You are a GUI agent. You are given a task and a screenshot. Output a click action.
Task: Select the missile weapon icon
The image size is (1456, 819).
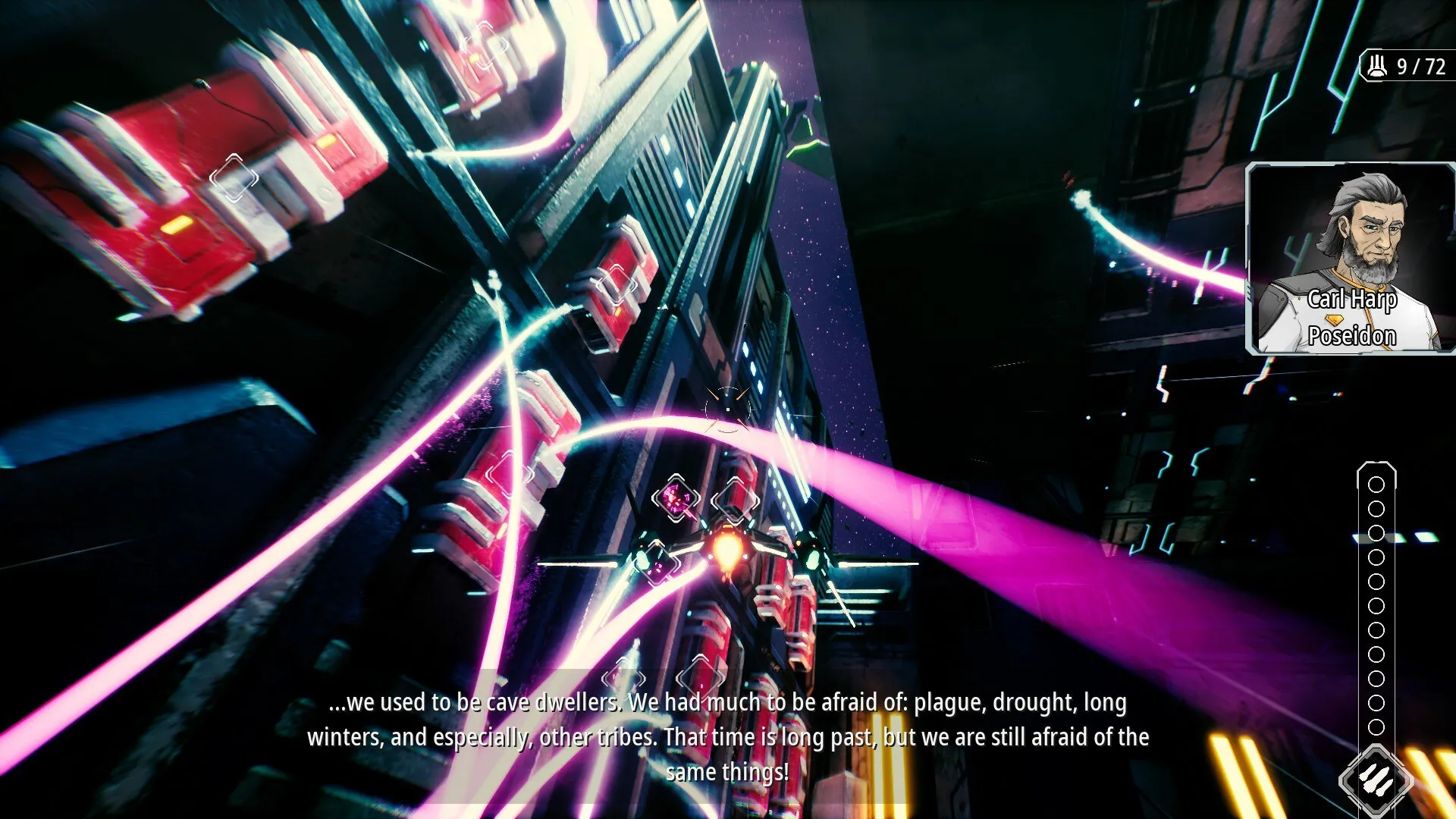click(1376, 779)
